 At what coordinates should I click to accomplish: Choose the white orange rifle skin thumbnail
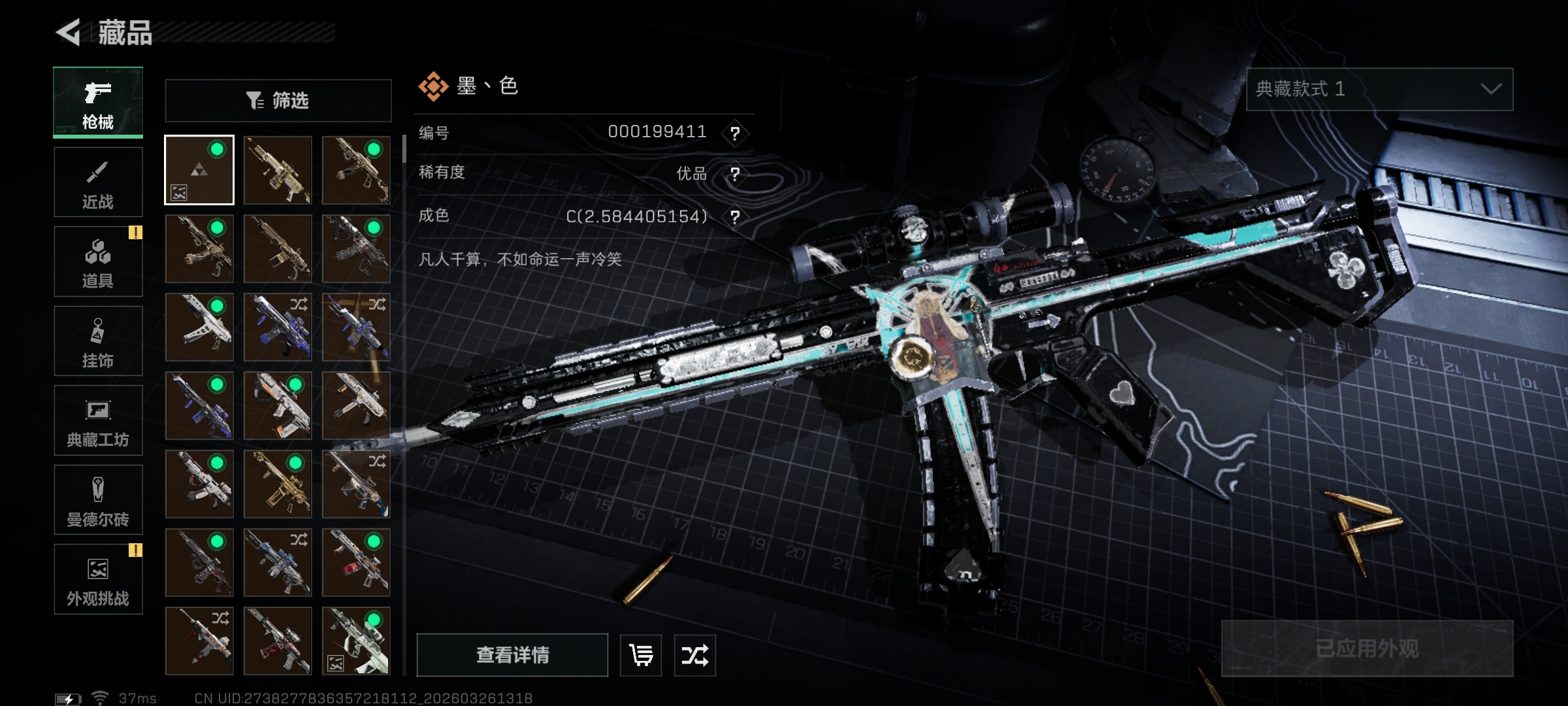coord(278,405)
